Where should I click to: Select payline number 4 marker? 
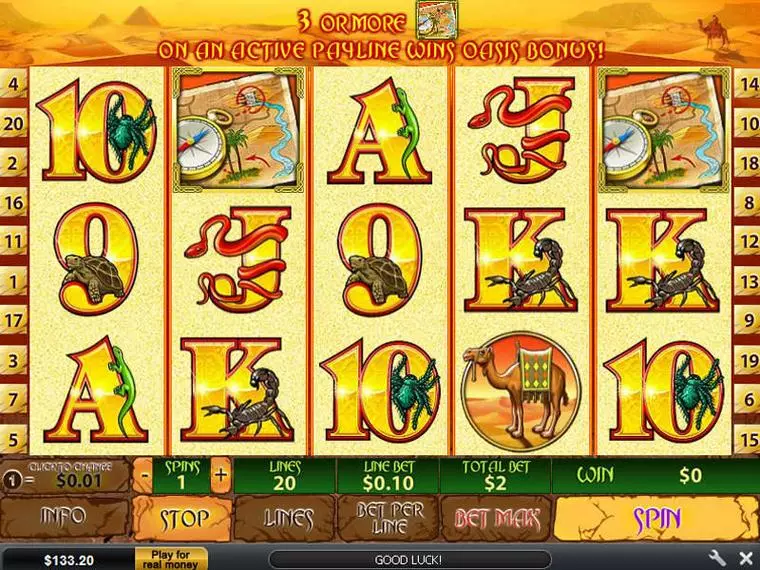click(x=14, y=85)
